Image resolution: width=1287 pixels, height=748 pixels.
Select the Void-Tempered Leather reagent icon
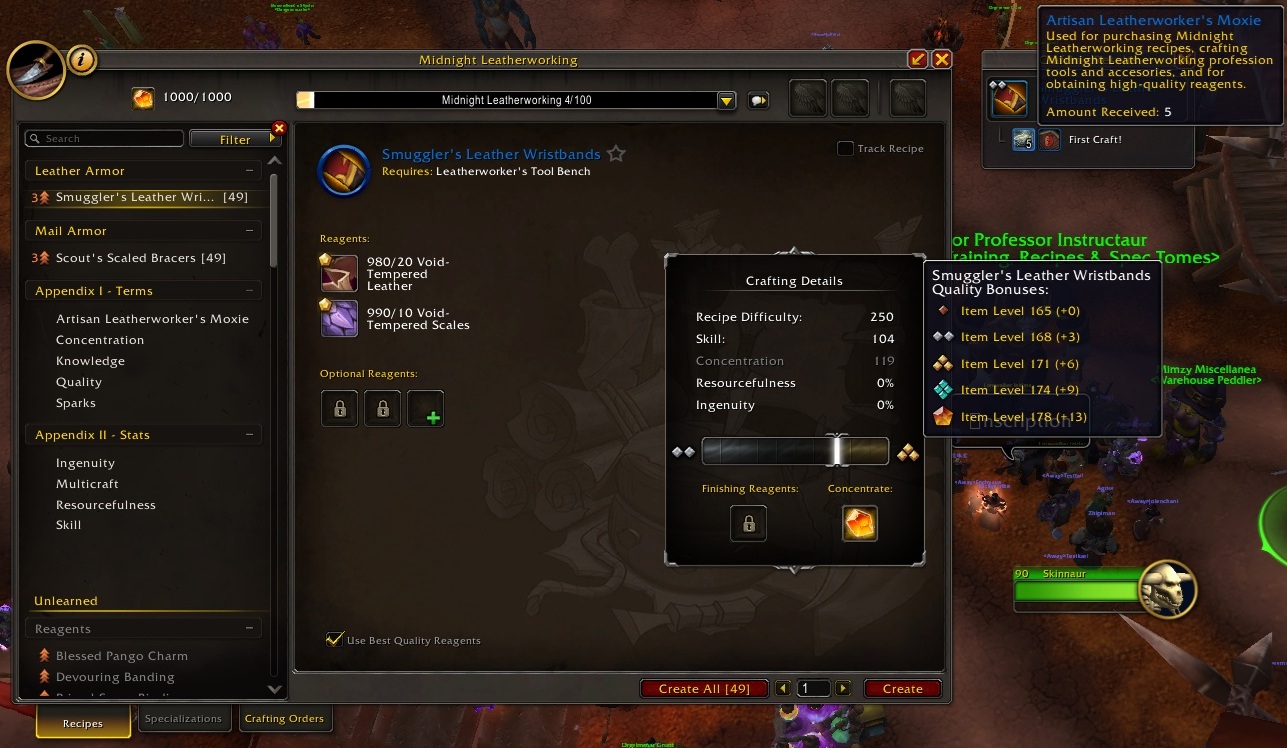(338, 273)
